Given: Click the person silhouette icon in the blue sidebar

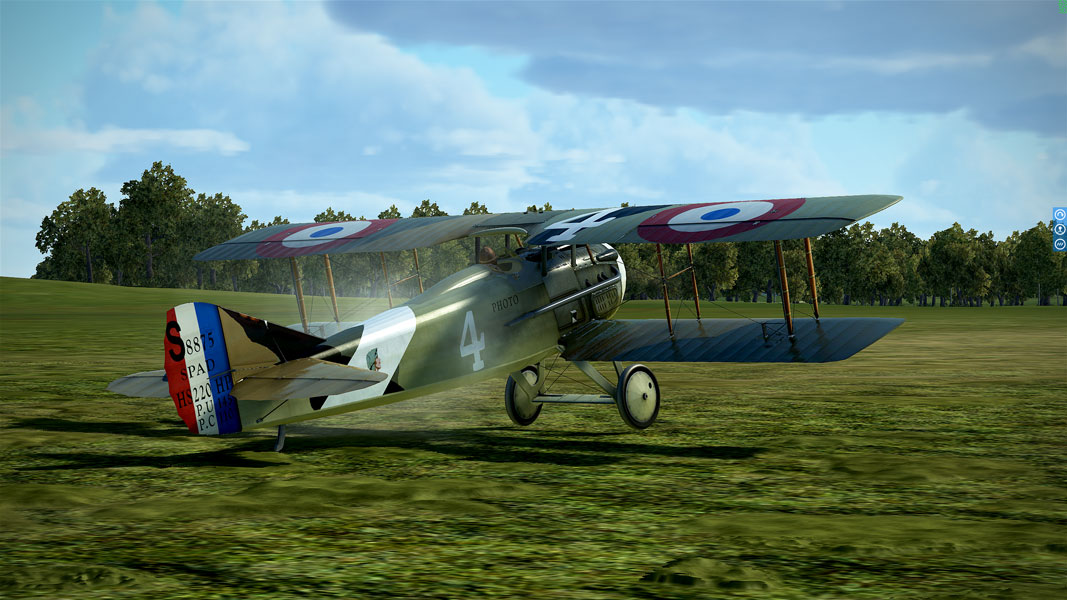Looking at the screenshot, I should pyautogui.click(x=1059, y=229).
